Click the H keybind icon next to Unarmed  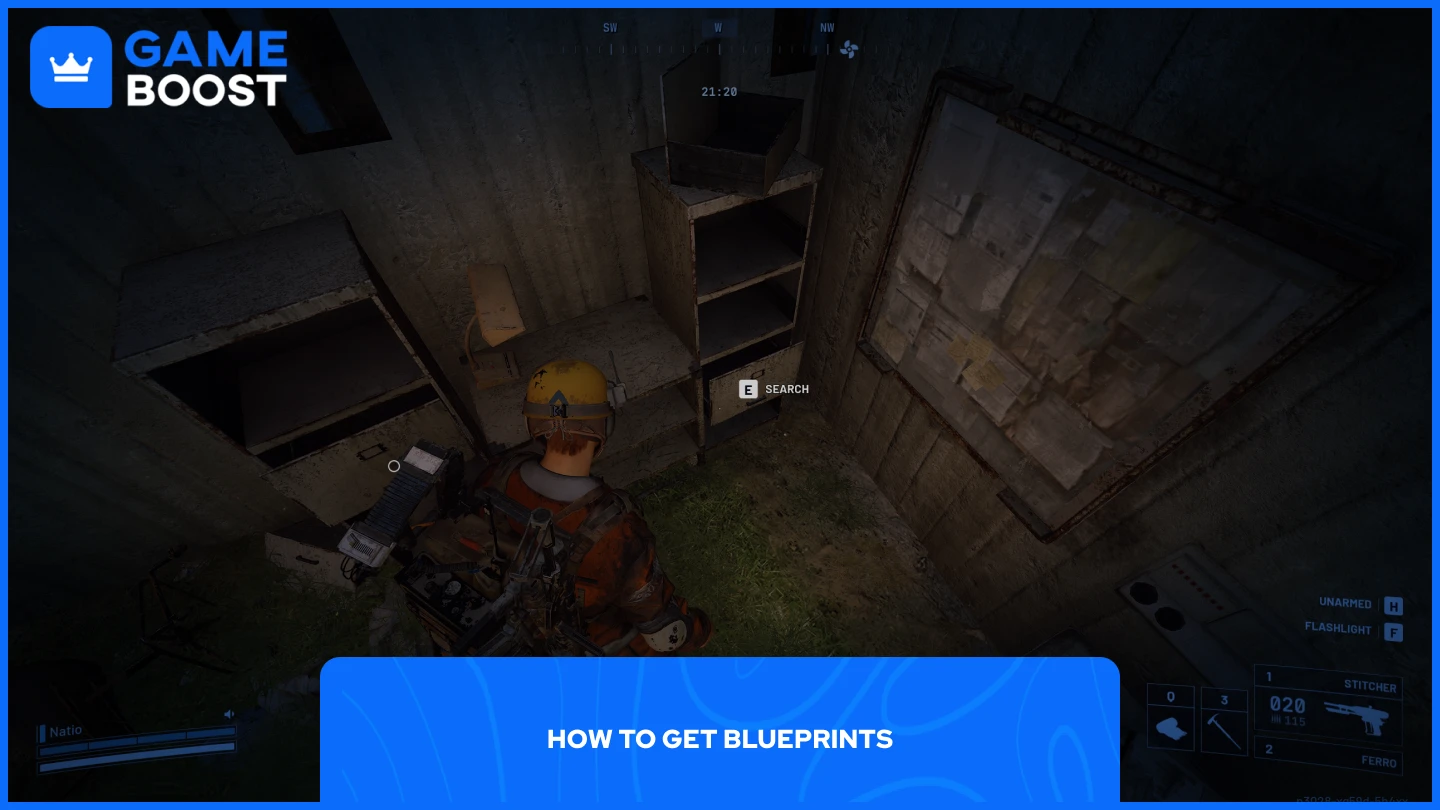click(x=1393, y=606)
